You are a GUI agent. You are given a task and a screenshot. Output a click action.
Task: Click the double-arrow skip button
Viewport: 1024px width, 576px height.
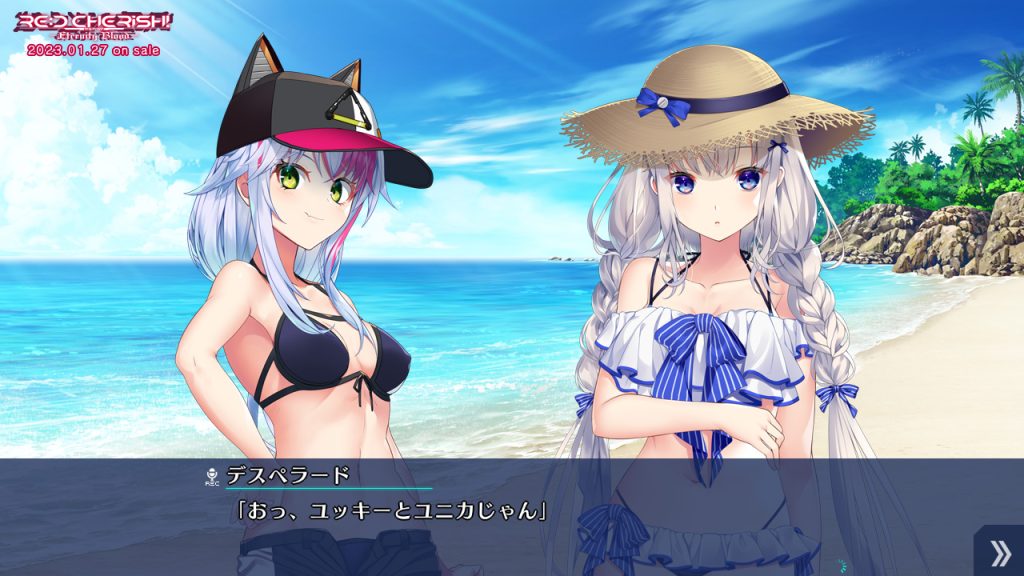coord(998,551)
